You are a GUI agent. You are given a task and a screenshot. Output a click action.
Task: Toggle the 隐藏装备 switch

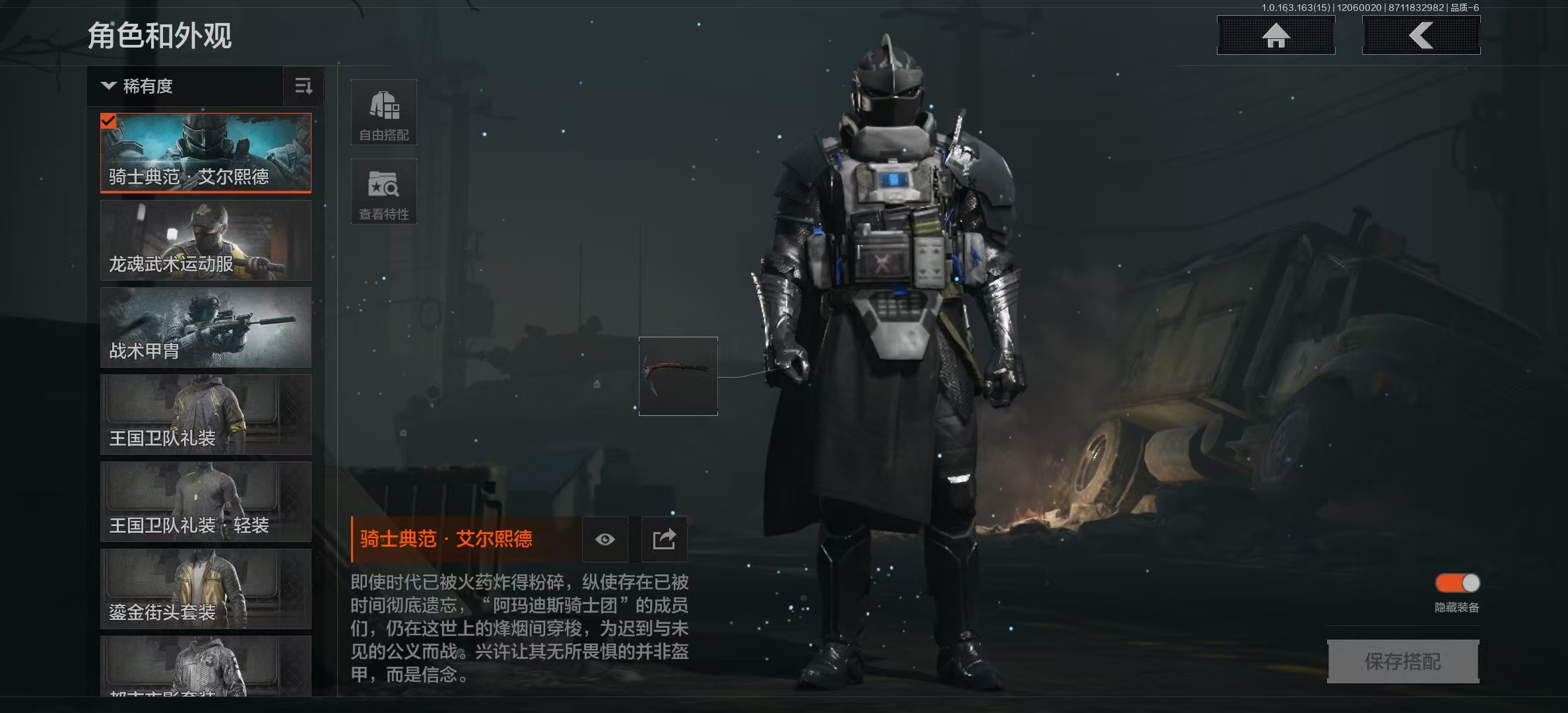pyautogui.click(x=1457, y=584)
